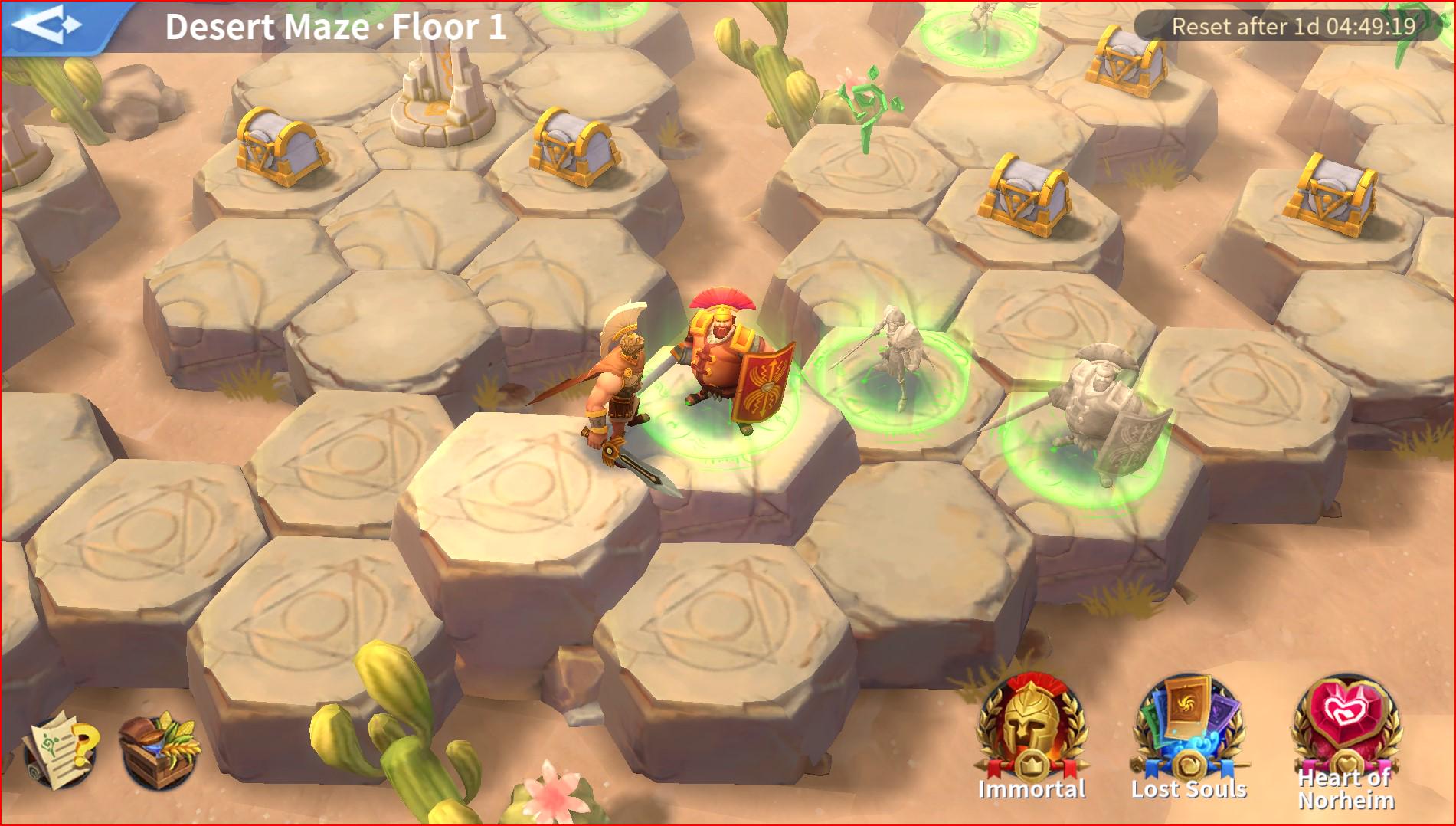This screenshot has height=826, width=1456.
Task: Open the Lost Souls cards menu
Action: pos(1189,730)
